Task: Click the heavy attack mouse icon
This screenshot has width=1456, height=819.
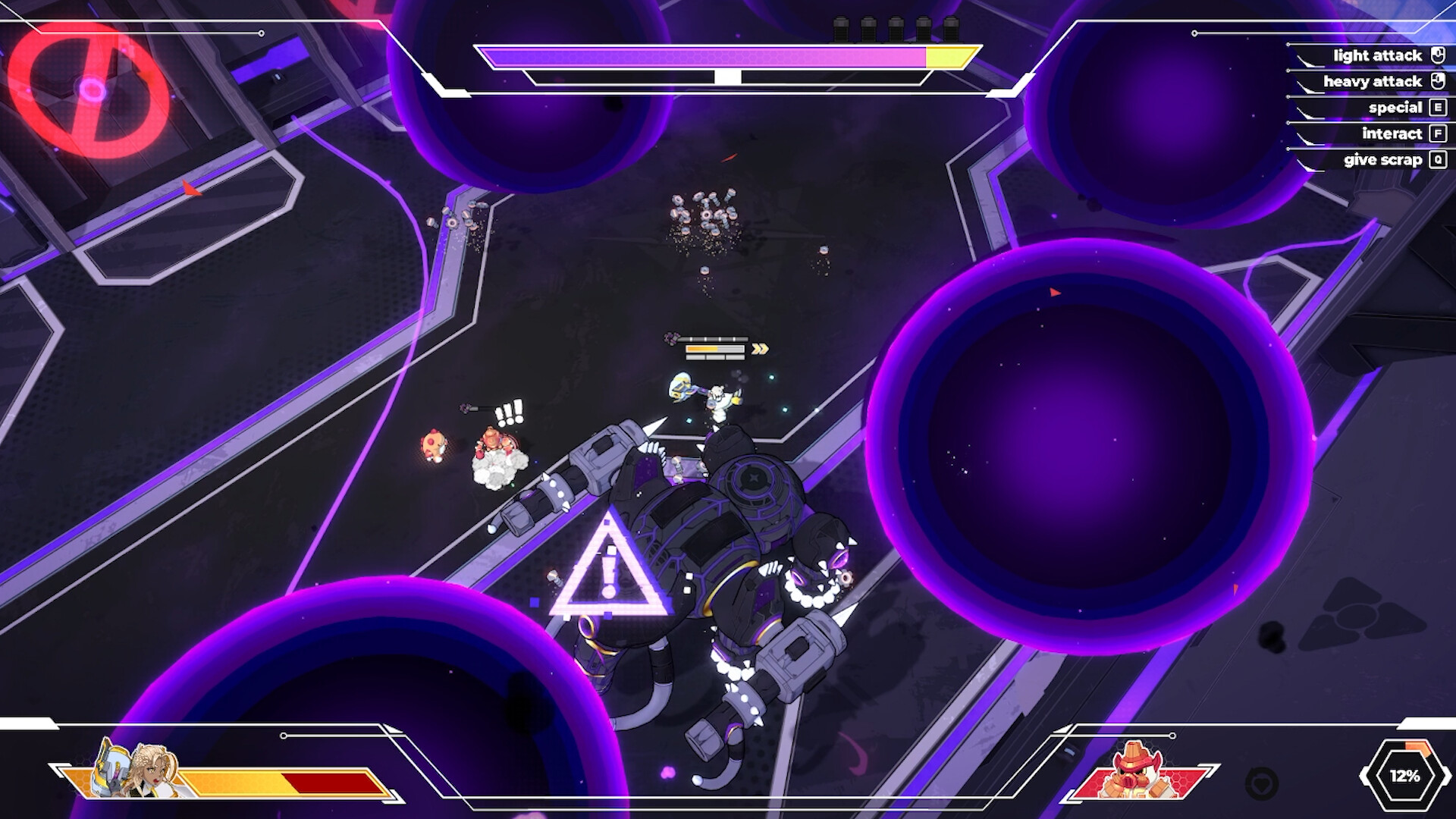Action: [1437, 80]
